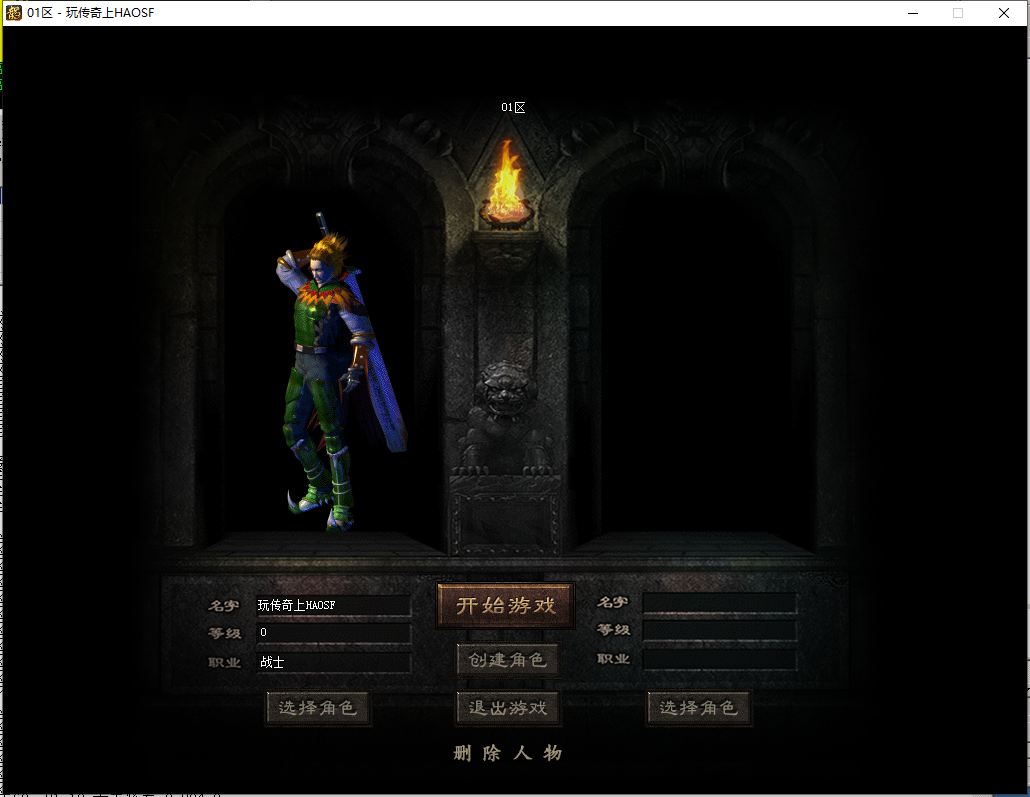Minimize the game window
1030x797 pixels.
coord(912,13)
